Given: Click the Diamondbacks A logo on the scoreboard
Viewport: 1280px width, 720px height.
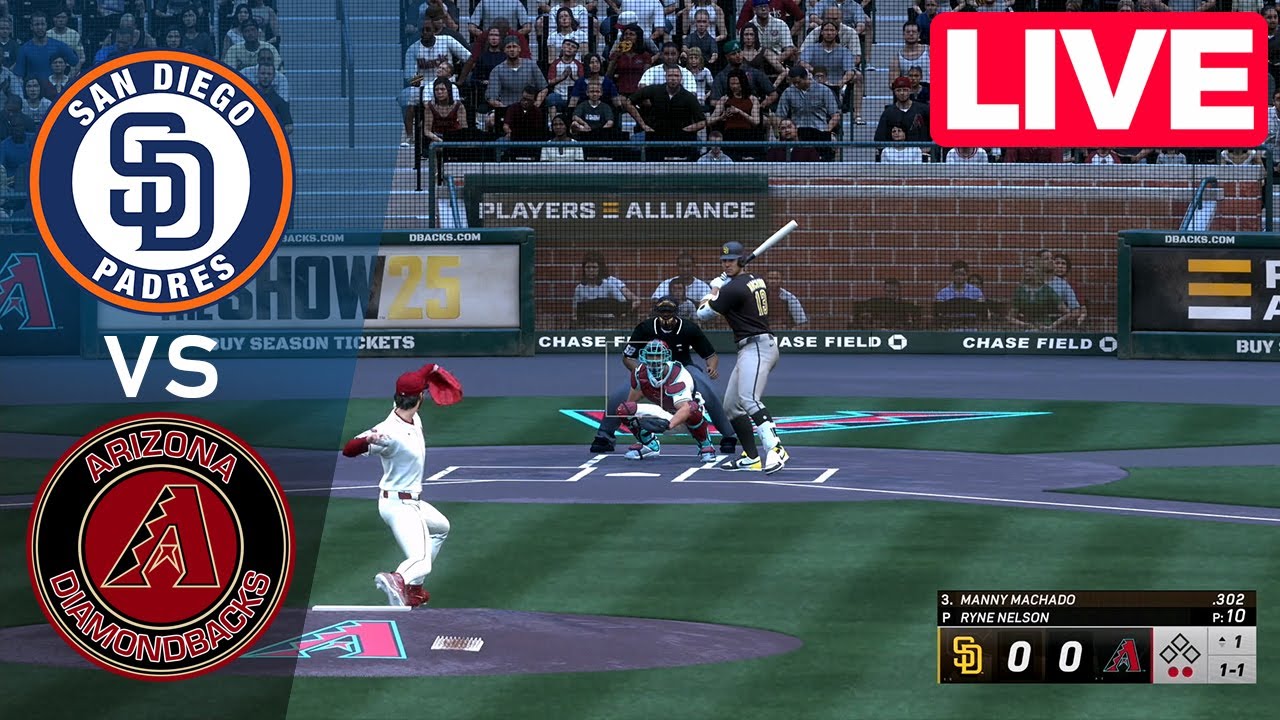Looking at the screenshot, I should [x=1122, y=655].
